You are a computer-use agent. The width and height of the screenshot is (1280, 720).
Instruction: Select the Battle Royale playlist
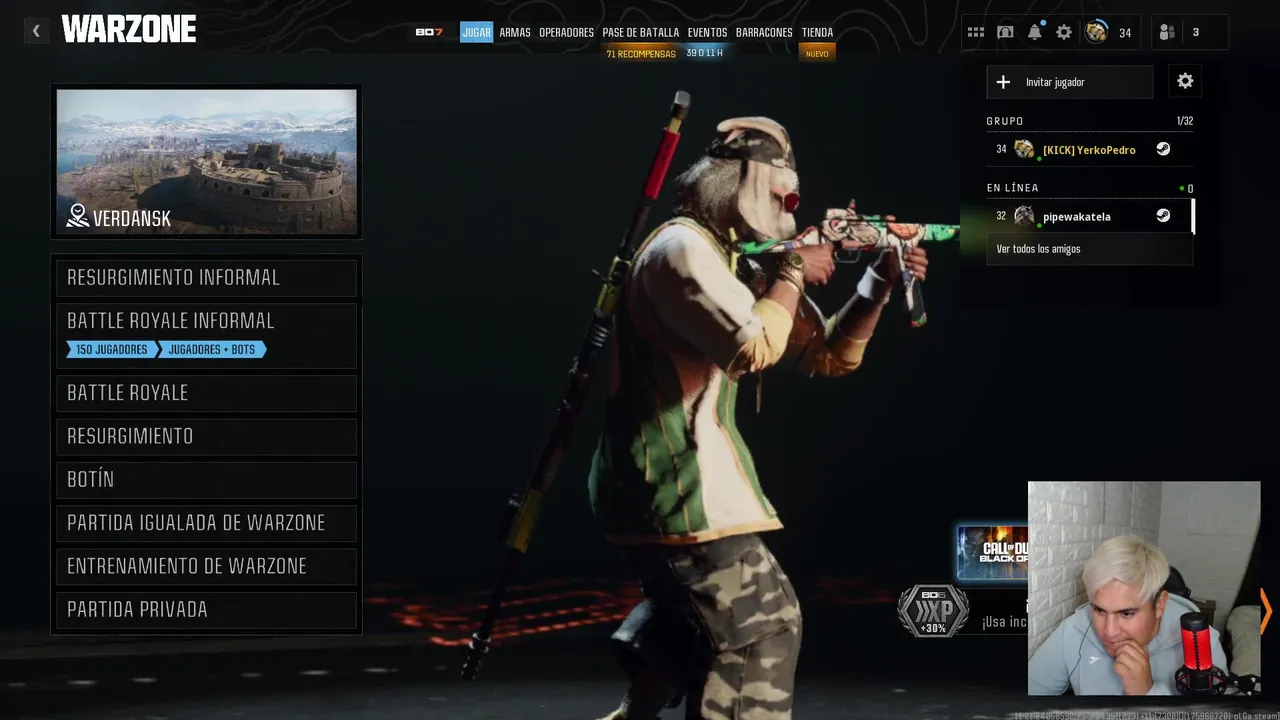(x=206, y=393)
